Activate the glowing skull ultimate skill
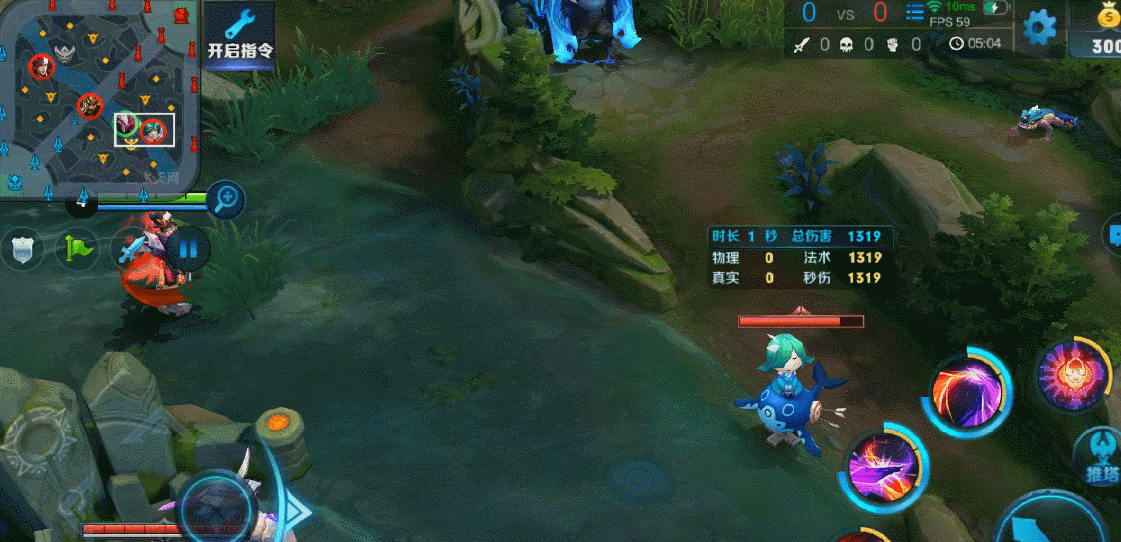Screen dimensions: 1121x542 tap(1071, 374)
